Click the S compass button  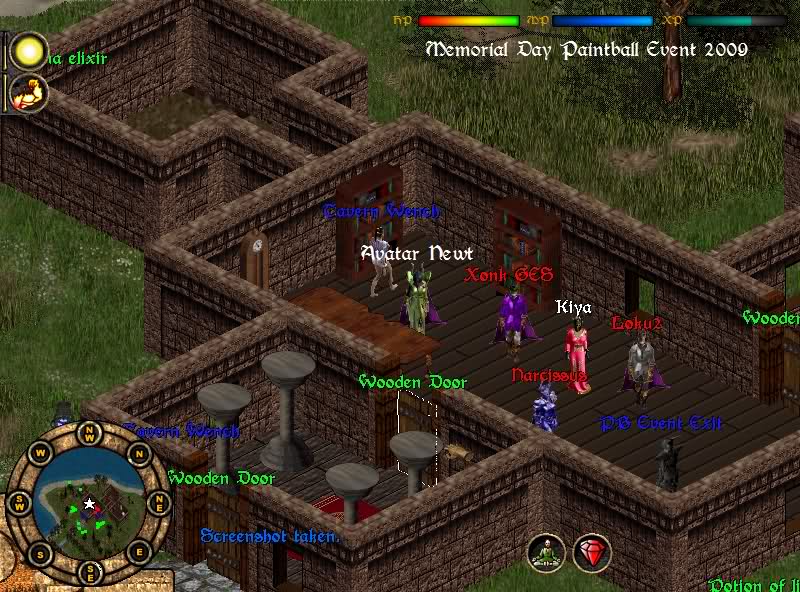coord(40,553)
